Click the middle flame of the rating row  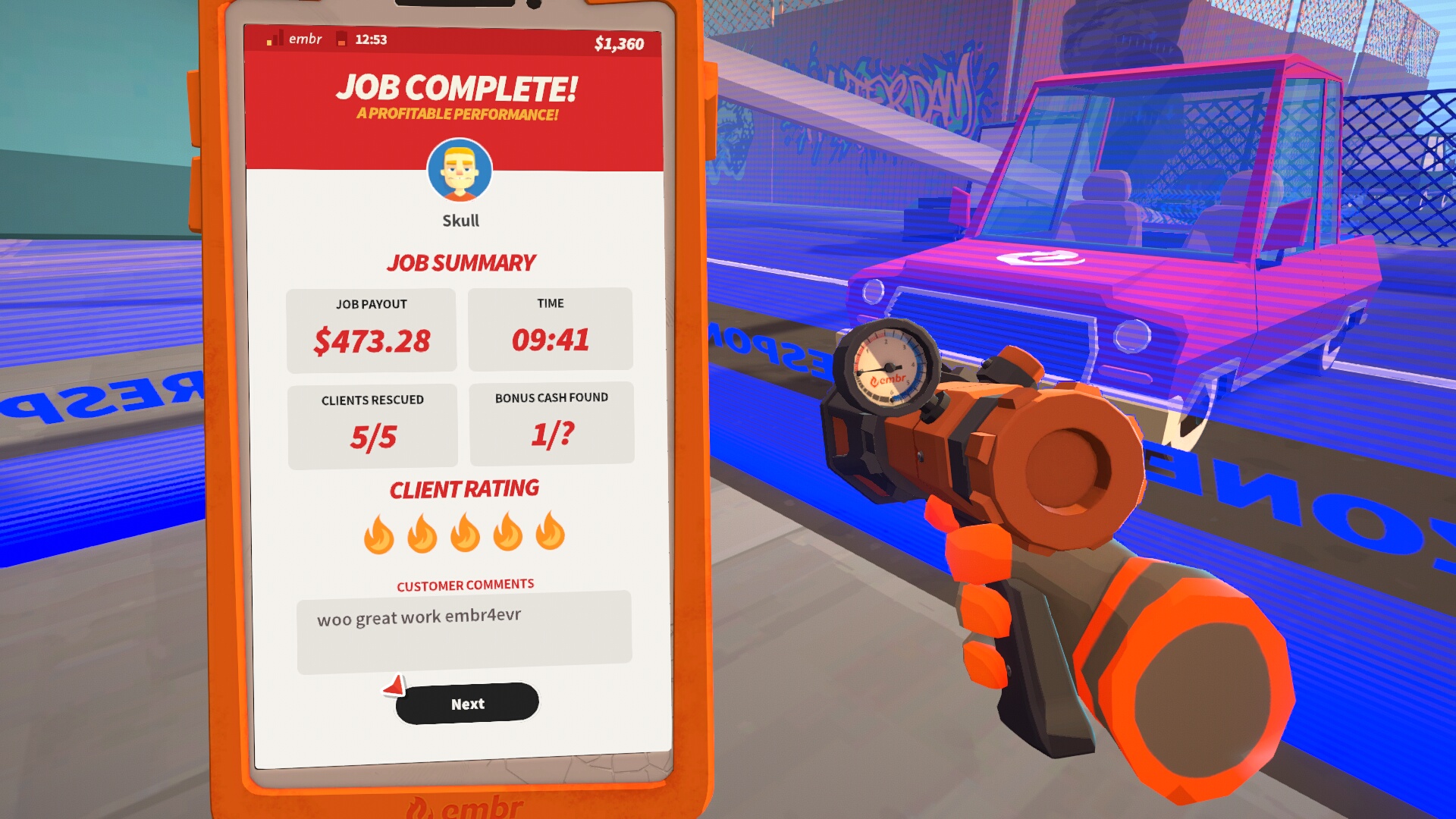click(464, 536)
